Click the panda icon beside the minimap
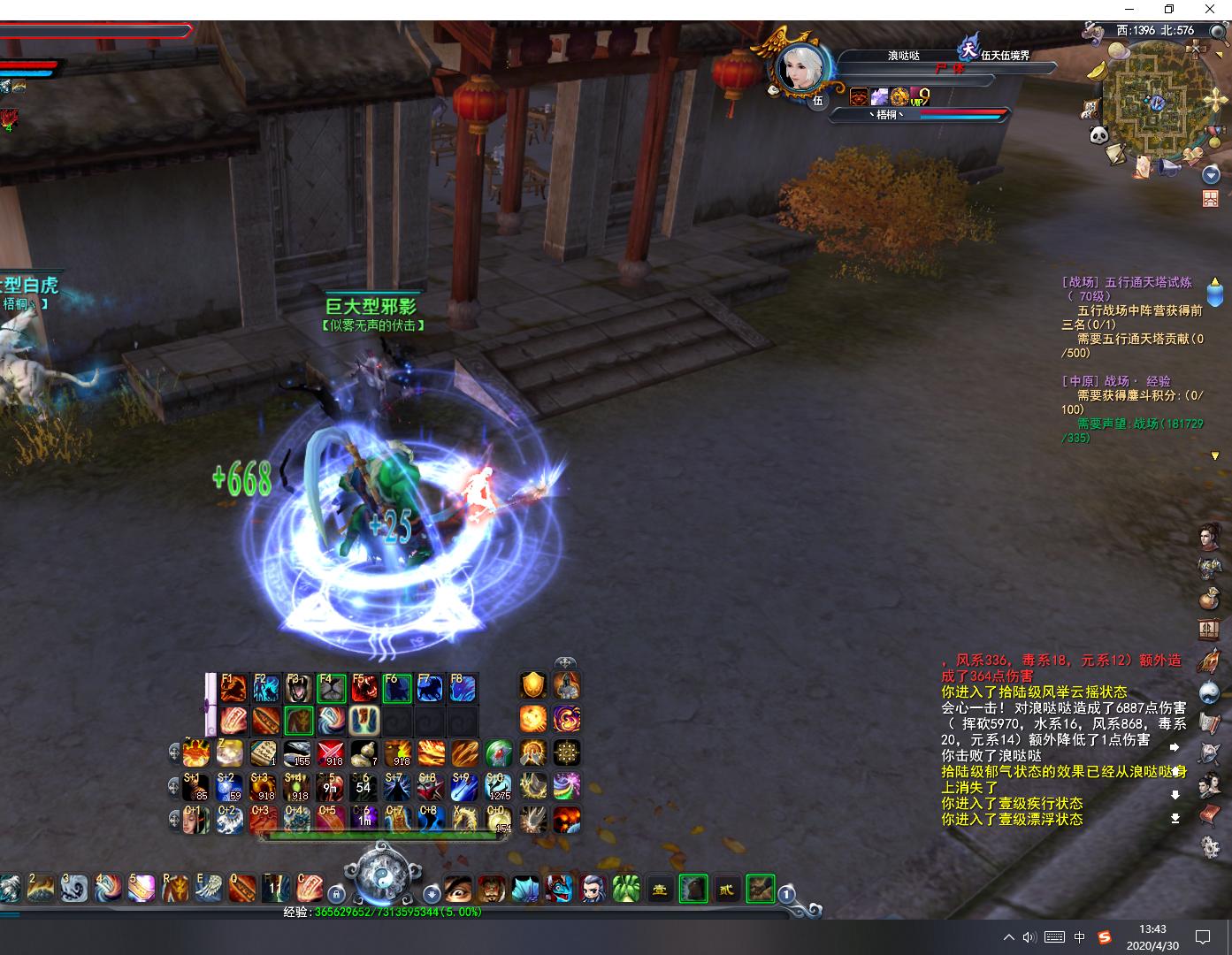The height and width of the screenshot is (955, 1232). tap(1099, 134)
